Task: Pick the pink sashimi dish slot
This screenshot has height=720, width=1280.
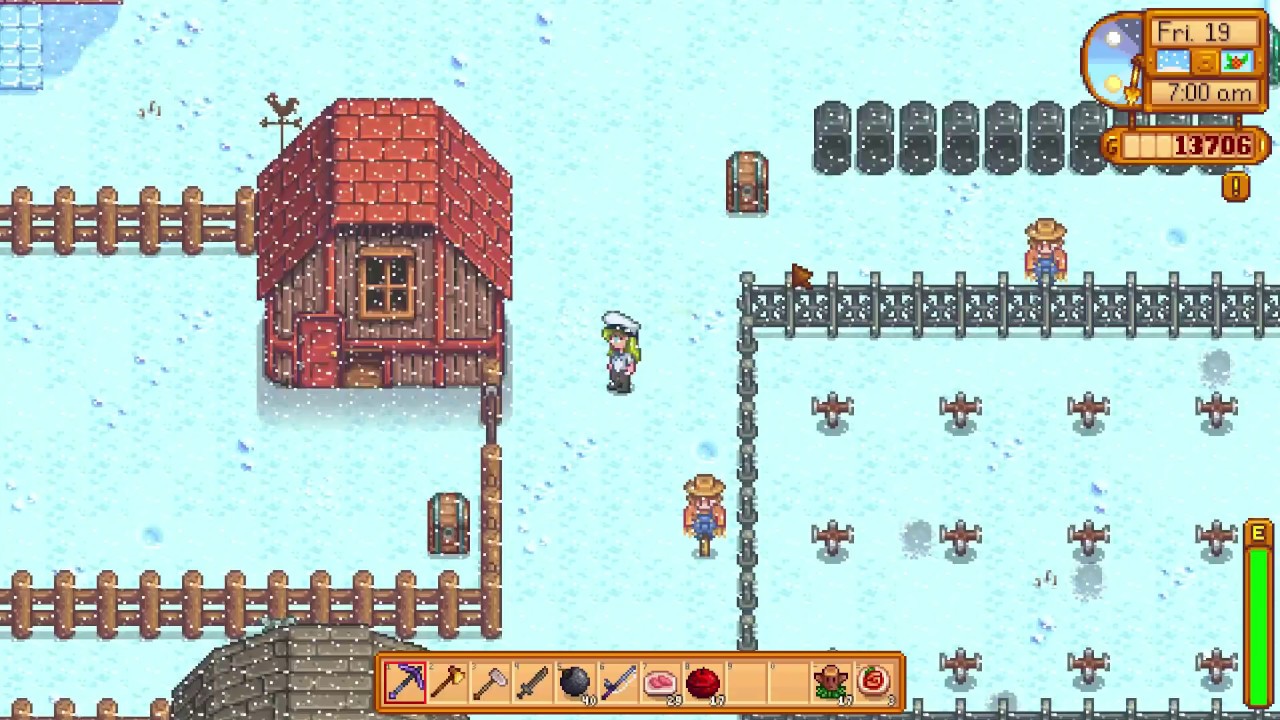Action: (661, 682)
